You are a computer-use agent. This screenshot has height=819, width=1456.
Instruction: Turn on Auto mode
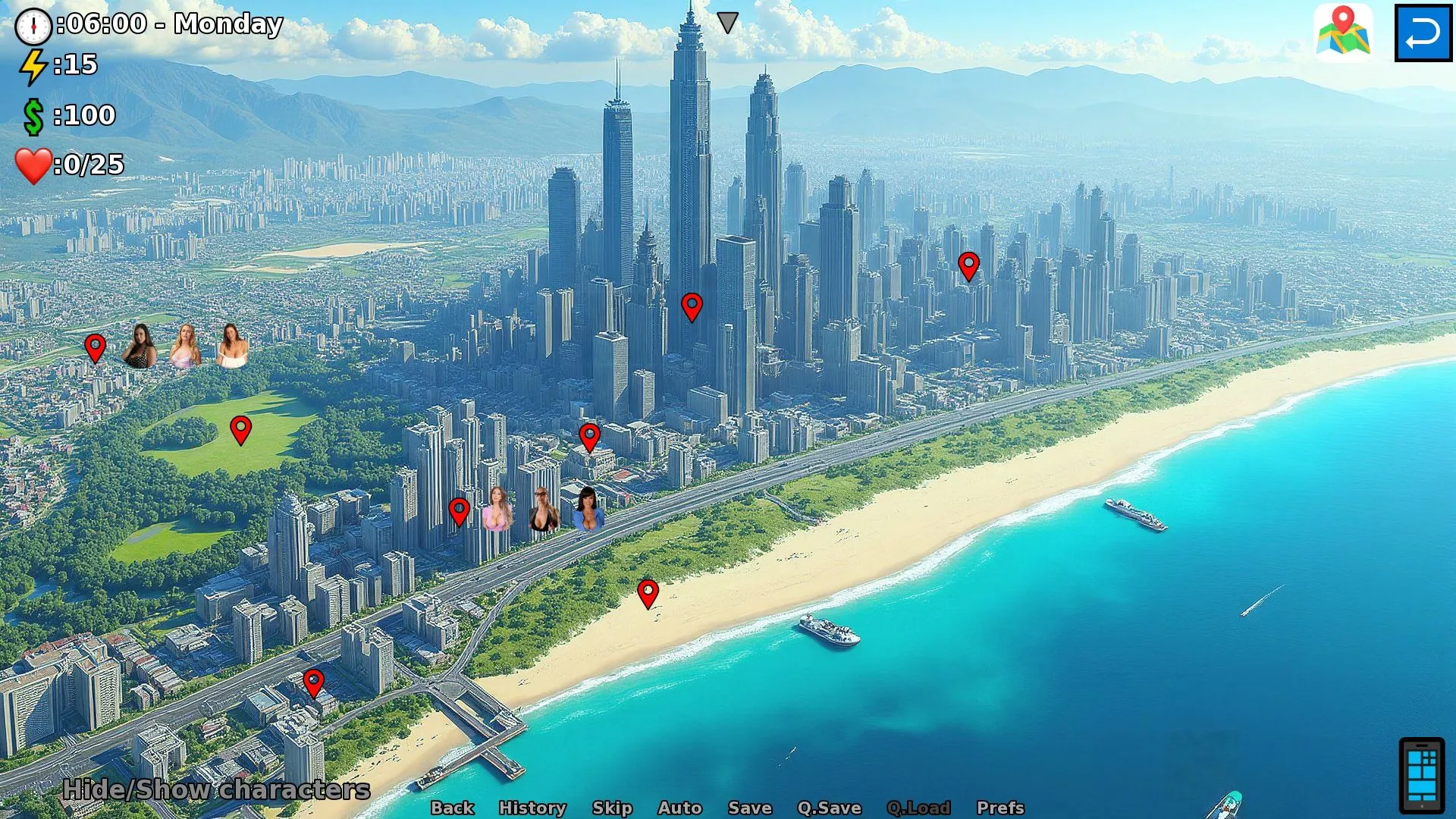[x=679, y=808]
